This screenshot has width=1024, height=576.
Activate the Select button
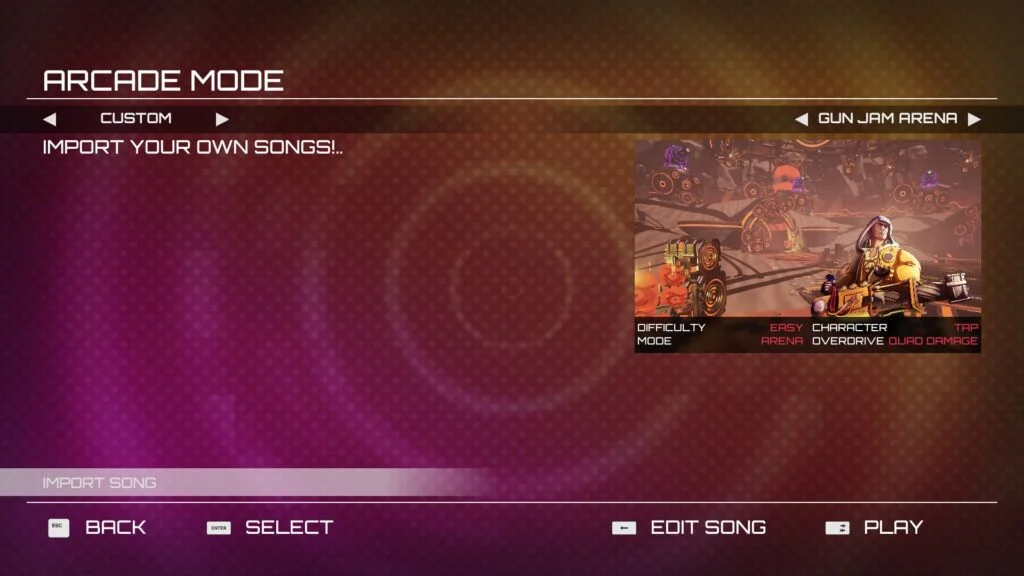tap(270, 527)
